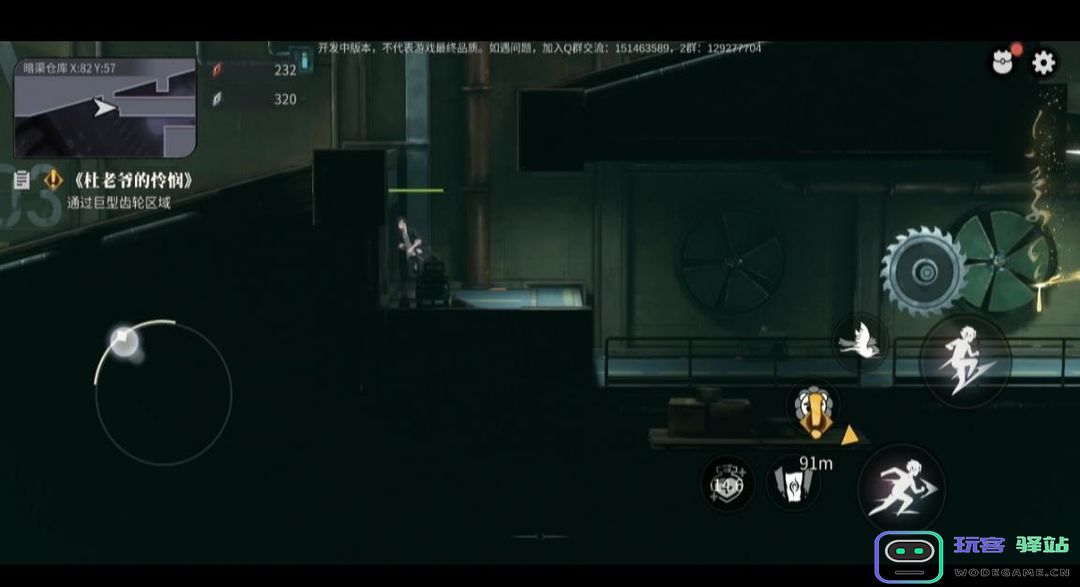The height and width of the screenshot is (587, 1080).
Task: Use the card item skill button
Action: [792, 483]
